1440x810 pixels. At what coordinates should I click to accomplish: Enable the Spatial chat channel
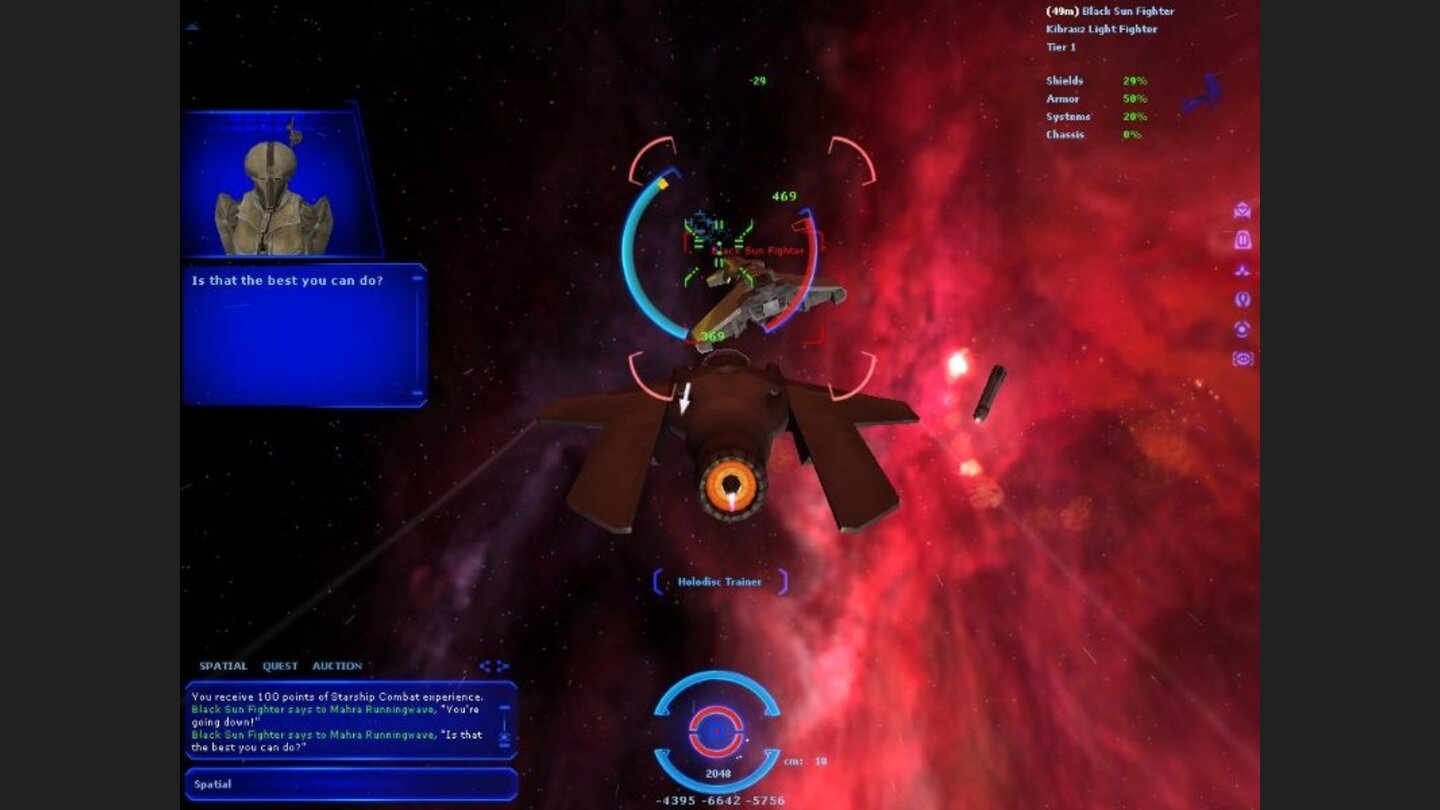tap(215, 783)
